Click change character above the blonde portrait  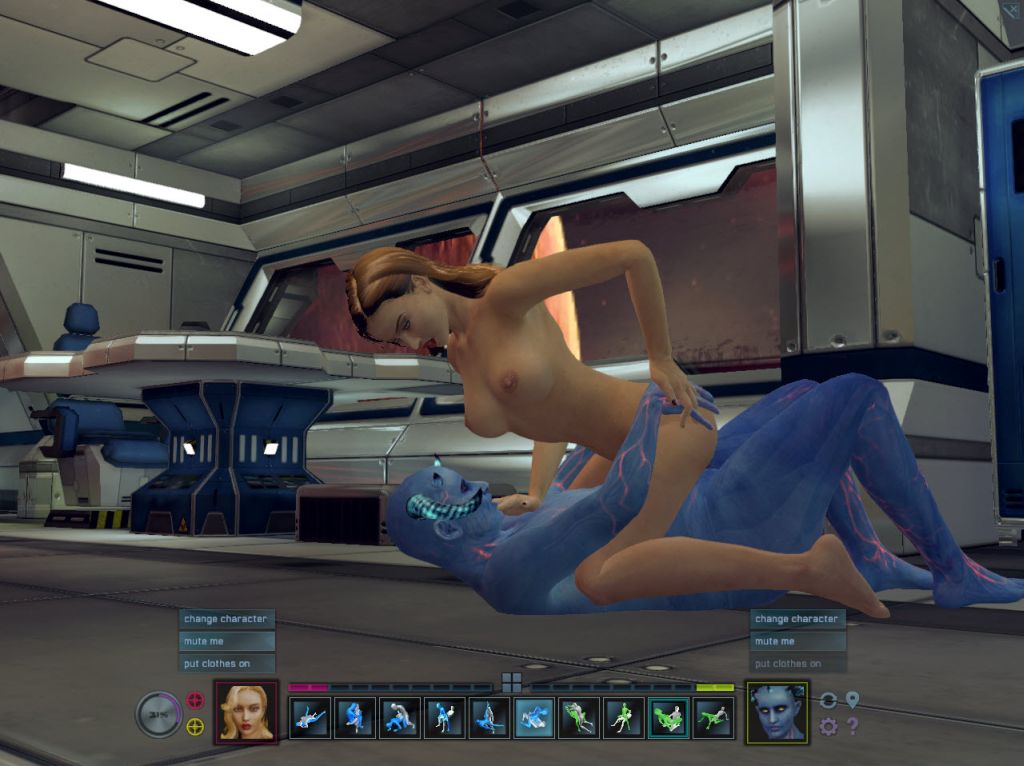coord(225,619)
